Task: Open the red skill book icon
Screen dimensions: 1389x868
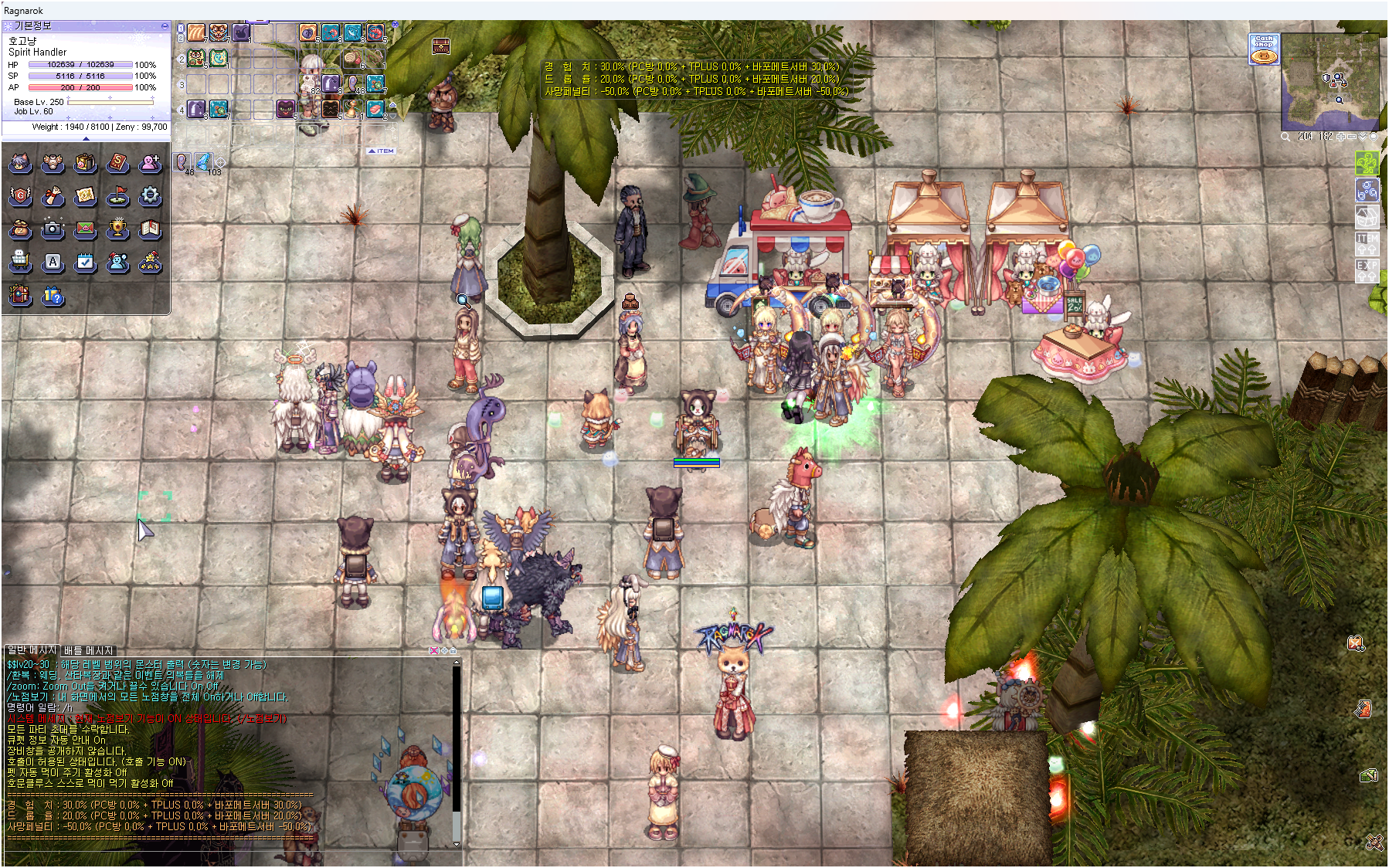Action: pos(117,163)
